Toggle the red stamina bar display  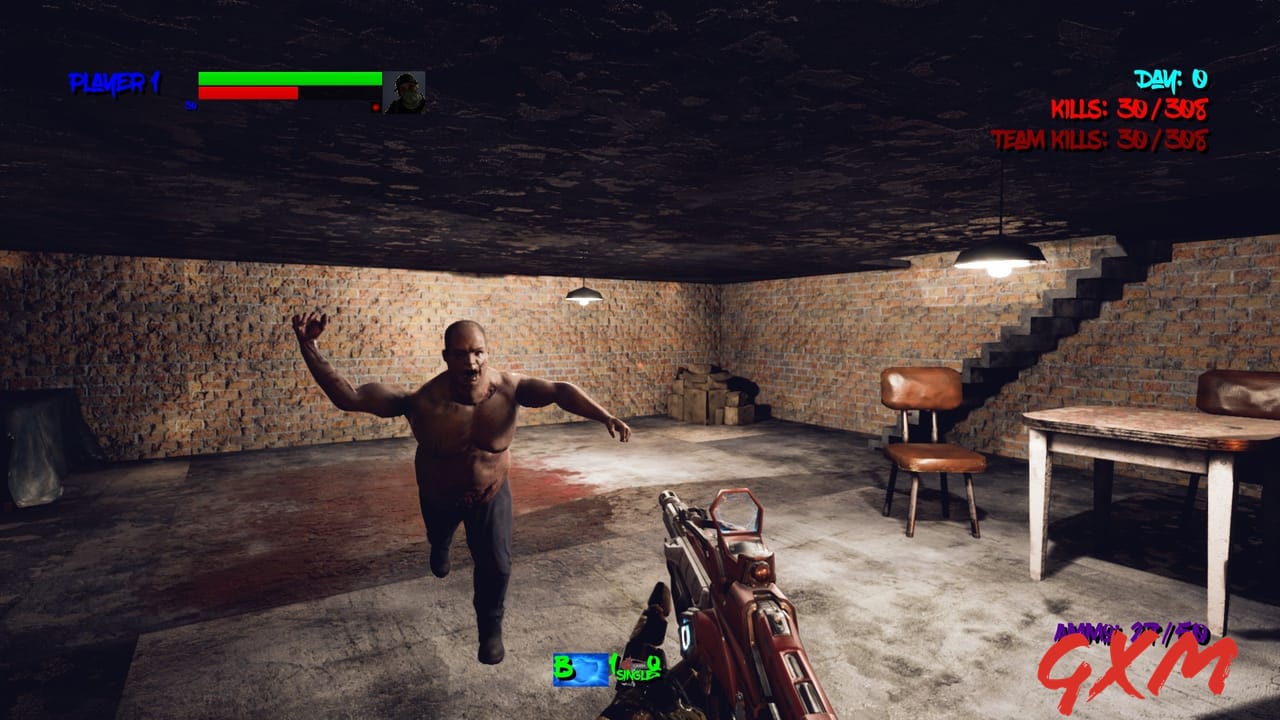tap(250, 91)
